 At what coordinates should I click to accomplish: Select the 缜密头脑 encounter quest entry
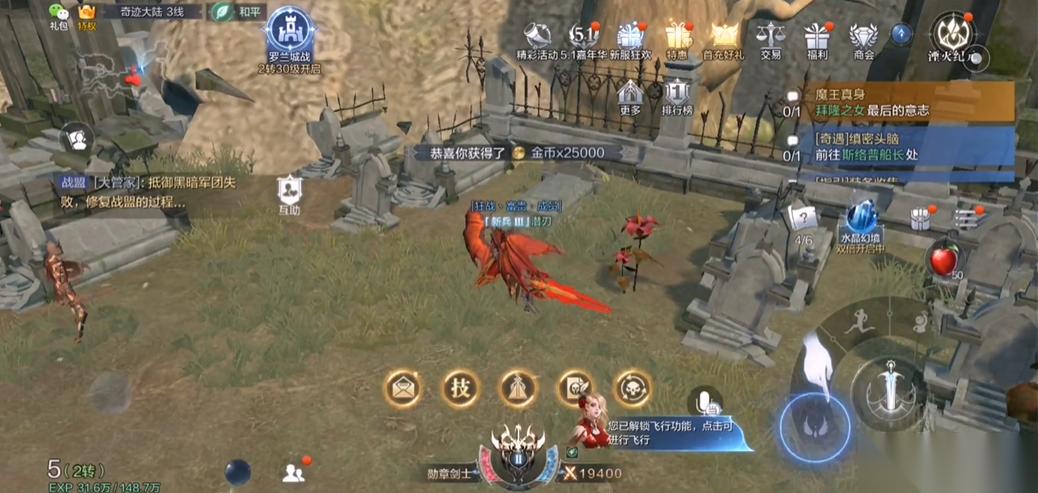click(900, 147)
